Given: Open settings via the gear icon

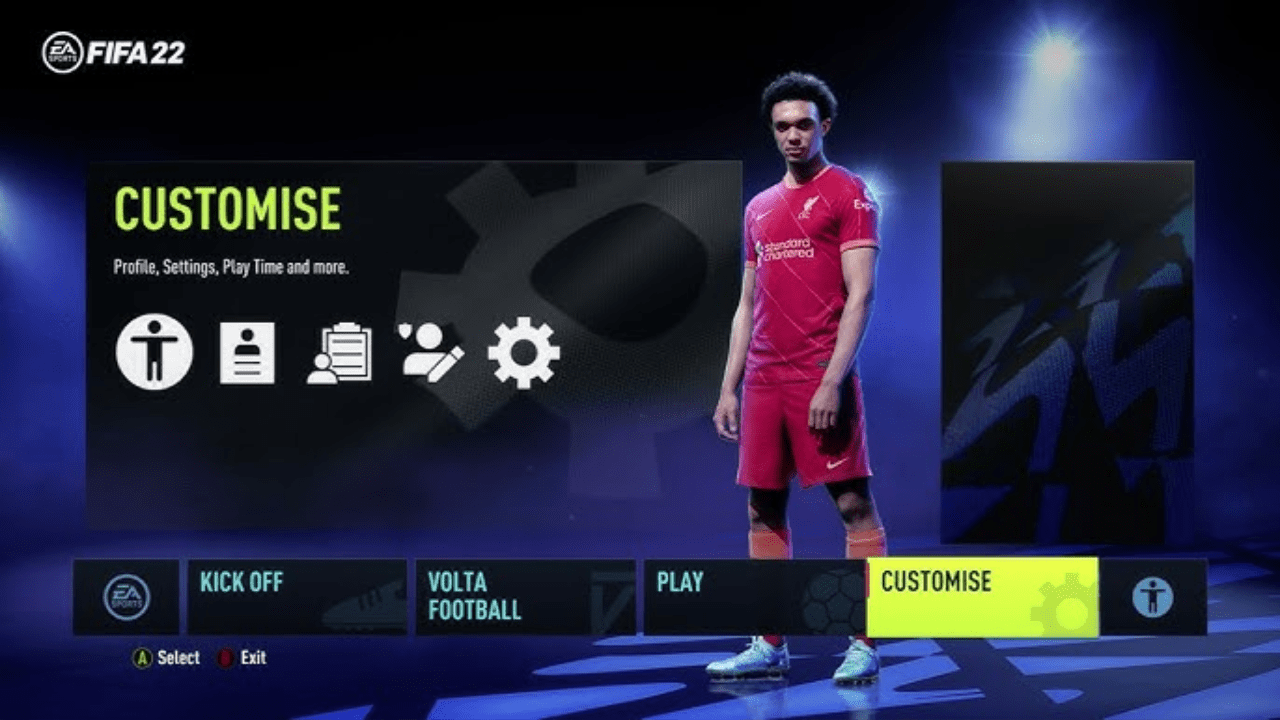Looking at the screenshot, I should click(523, 352).
